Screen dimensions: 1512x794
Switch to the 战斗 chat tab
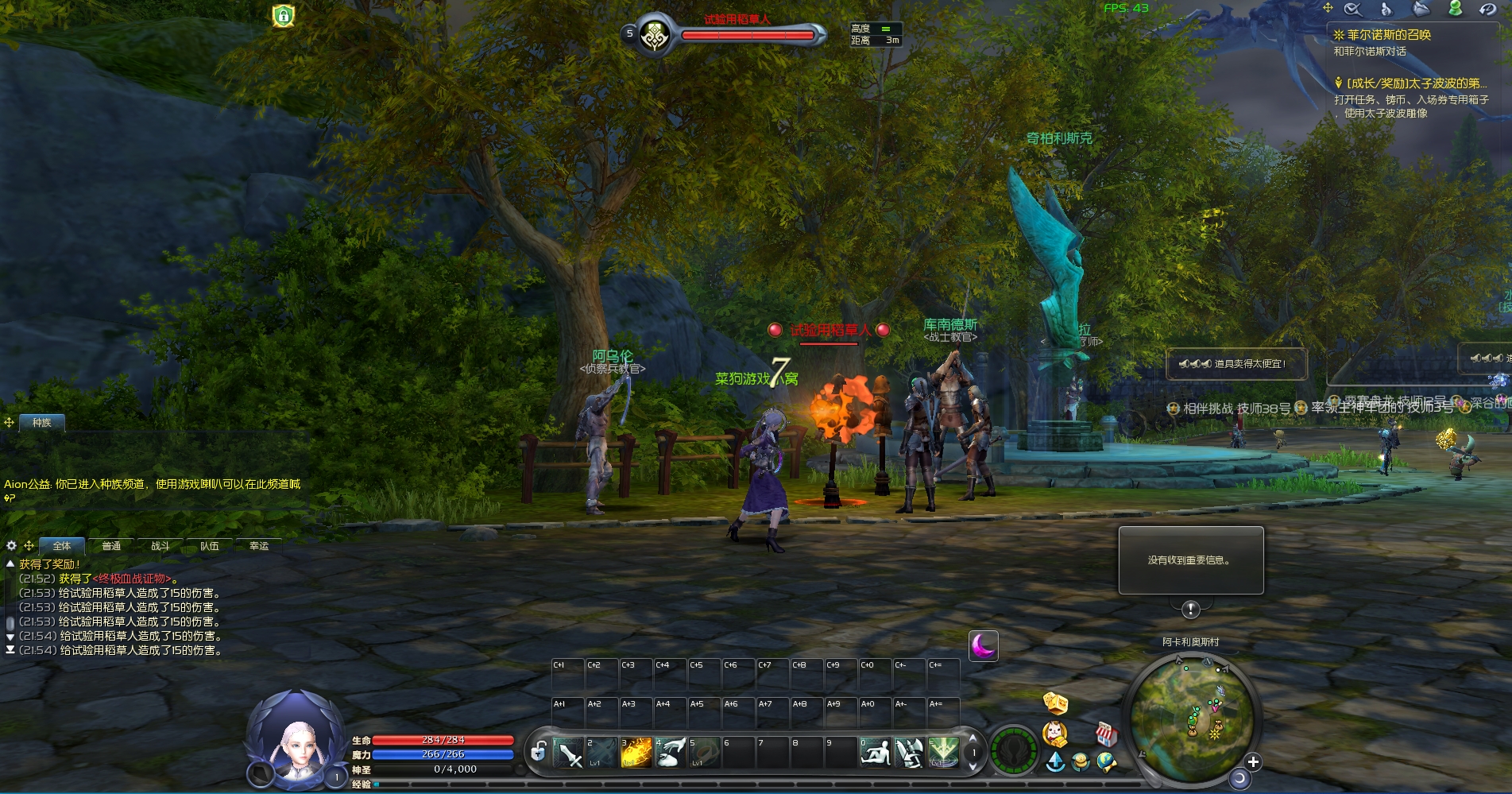tap(160, 546)
